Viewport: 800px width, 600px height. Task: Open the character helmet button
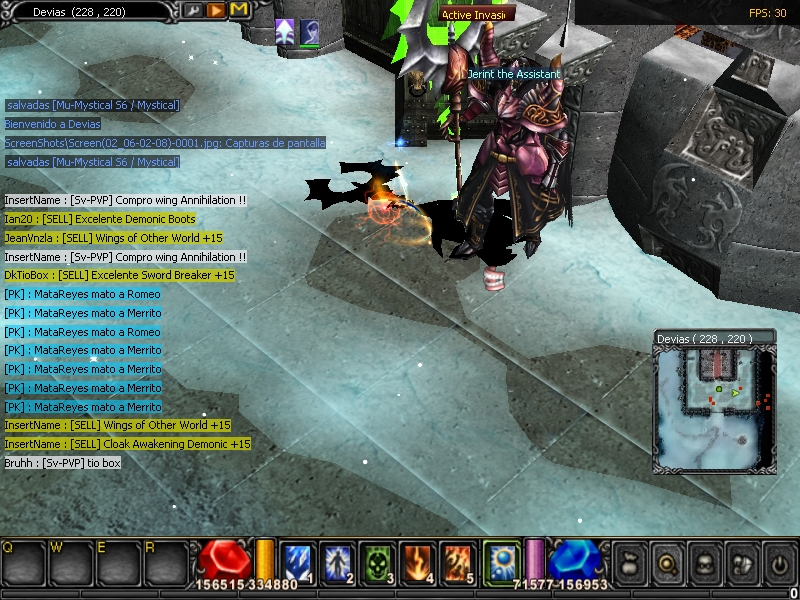pos(703,563)
